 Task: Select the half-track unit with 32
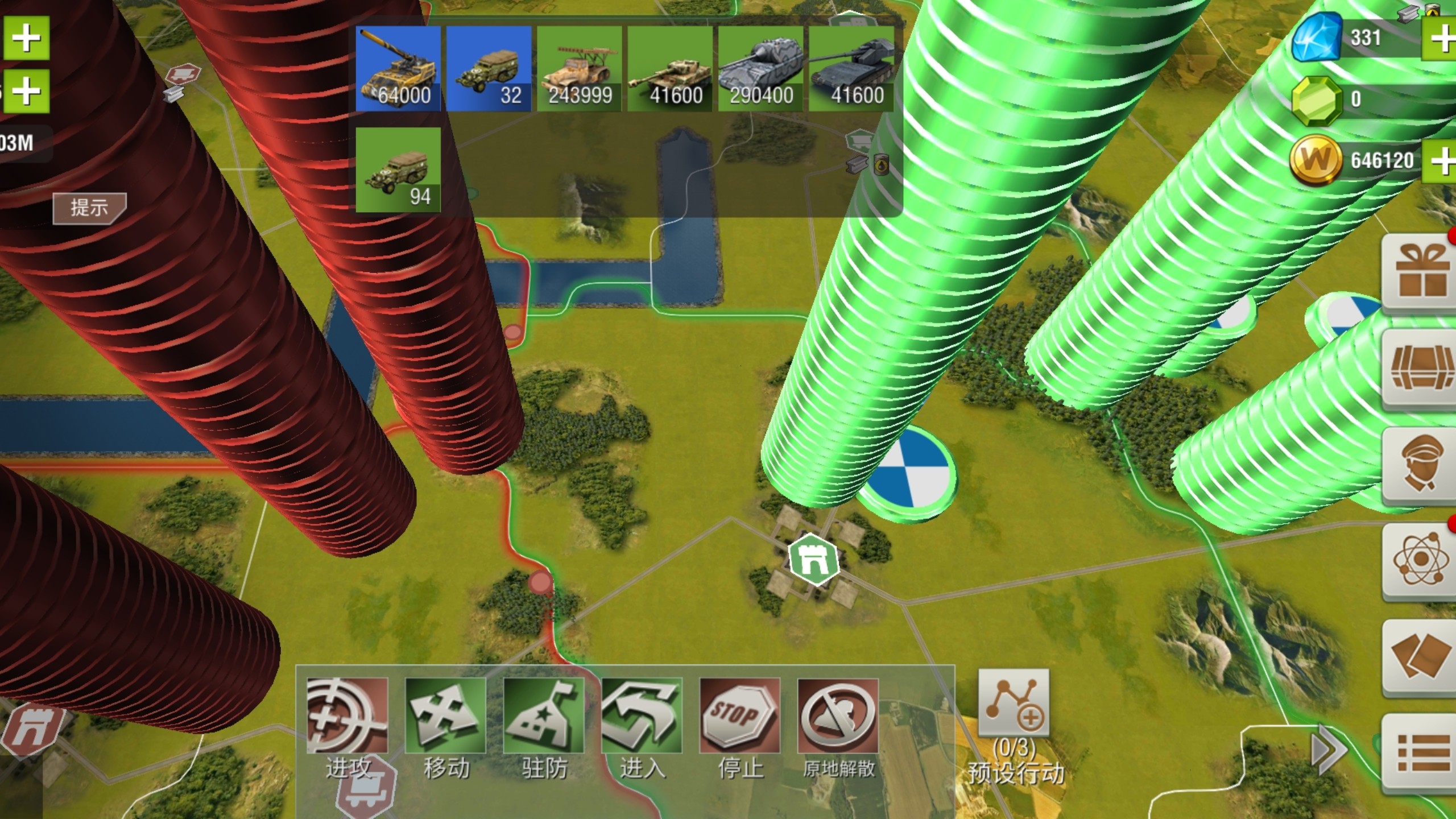click(489, 69)
